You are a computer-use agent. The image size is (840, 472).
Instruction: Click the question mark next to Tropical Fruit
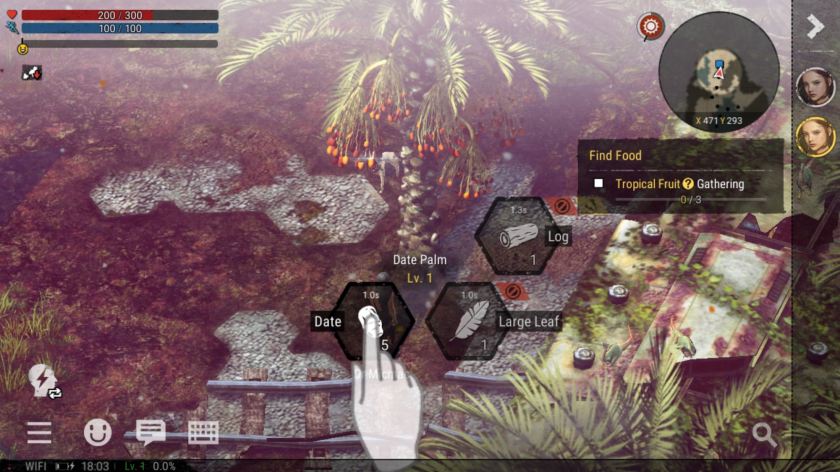[x=688, y=184]
